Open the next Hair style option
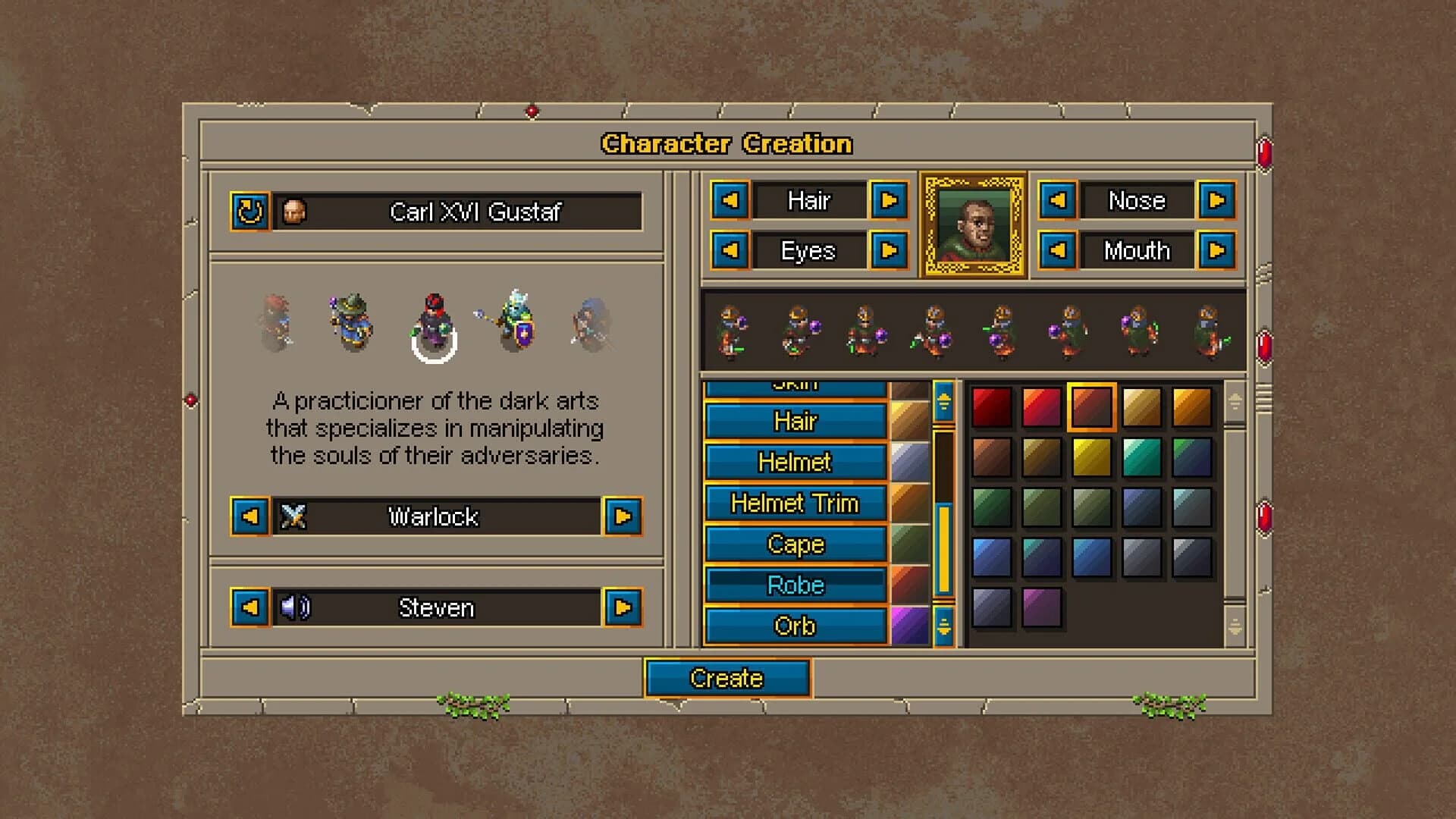The width and height of the screenshot is (1456, 819). pyautogui.click(x=890, y=201)
